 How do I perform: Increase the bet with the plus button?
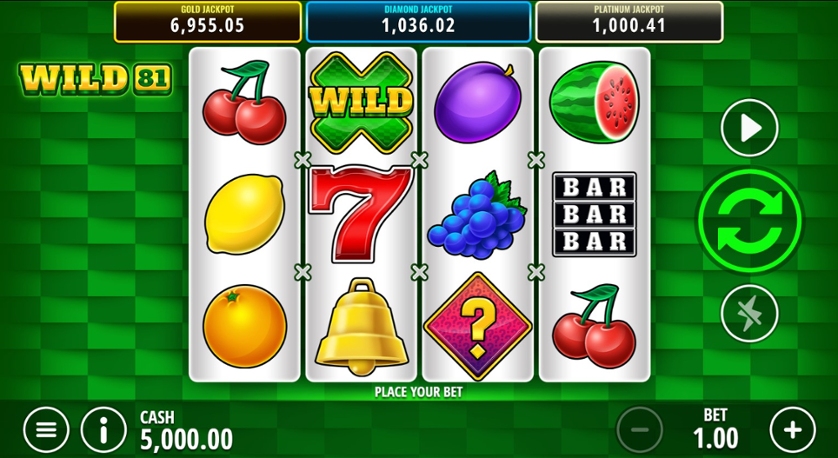coord(792,430)
